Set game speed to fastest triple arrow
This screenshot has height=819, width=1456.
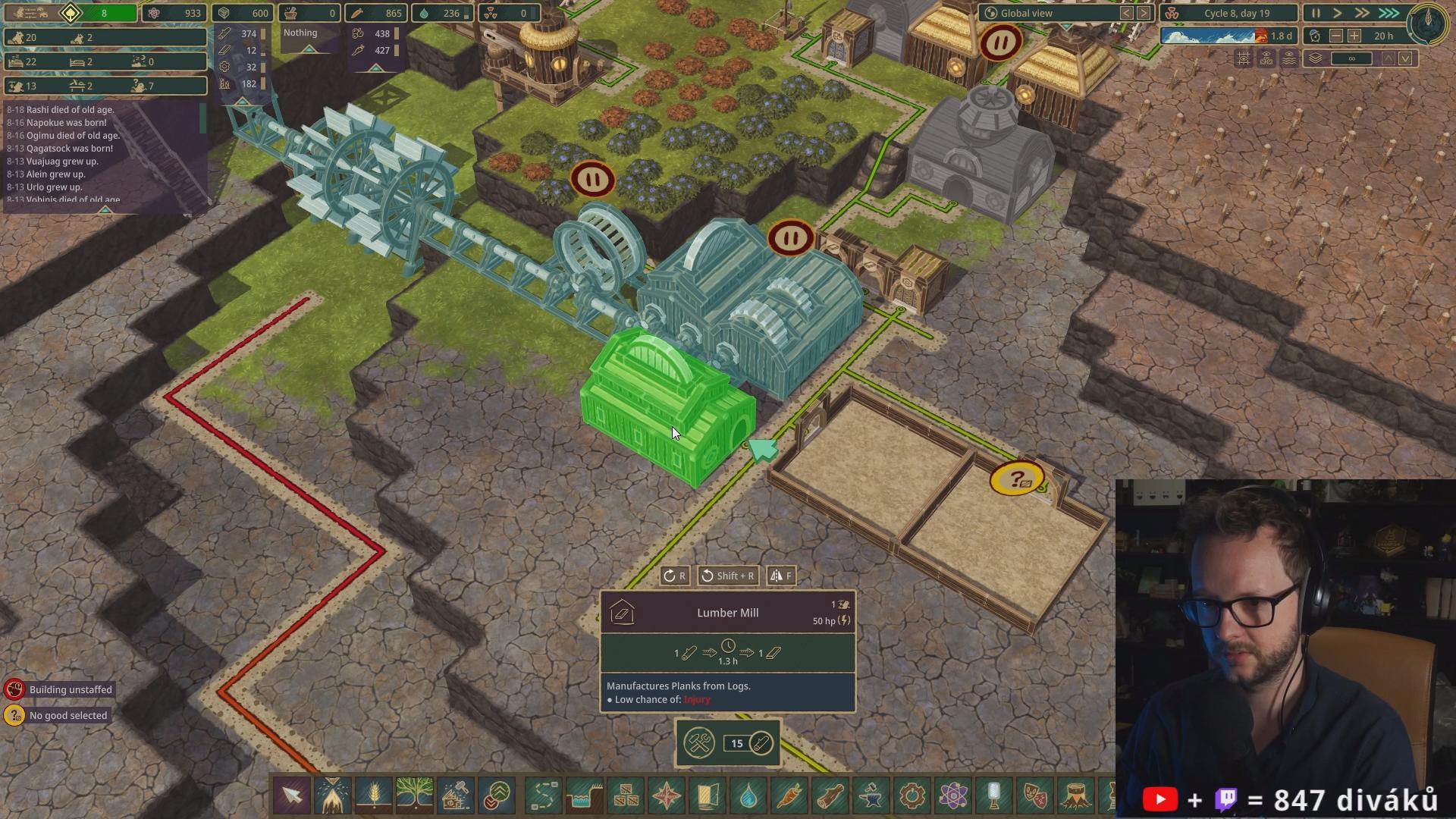point(1389,13)
